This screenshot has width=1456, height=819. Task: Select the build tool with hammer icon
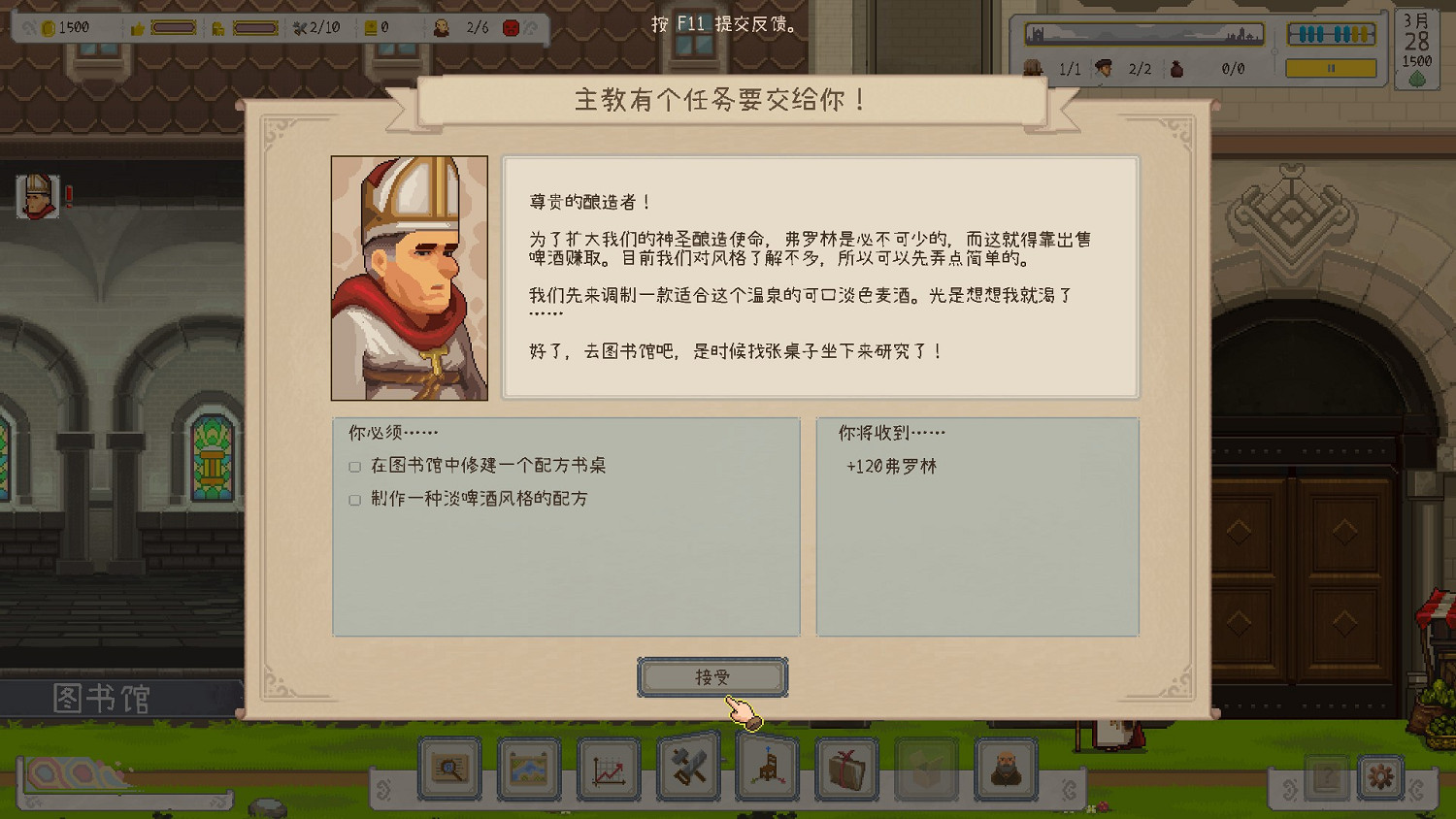[x=688, y=770]
